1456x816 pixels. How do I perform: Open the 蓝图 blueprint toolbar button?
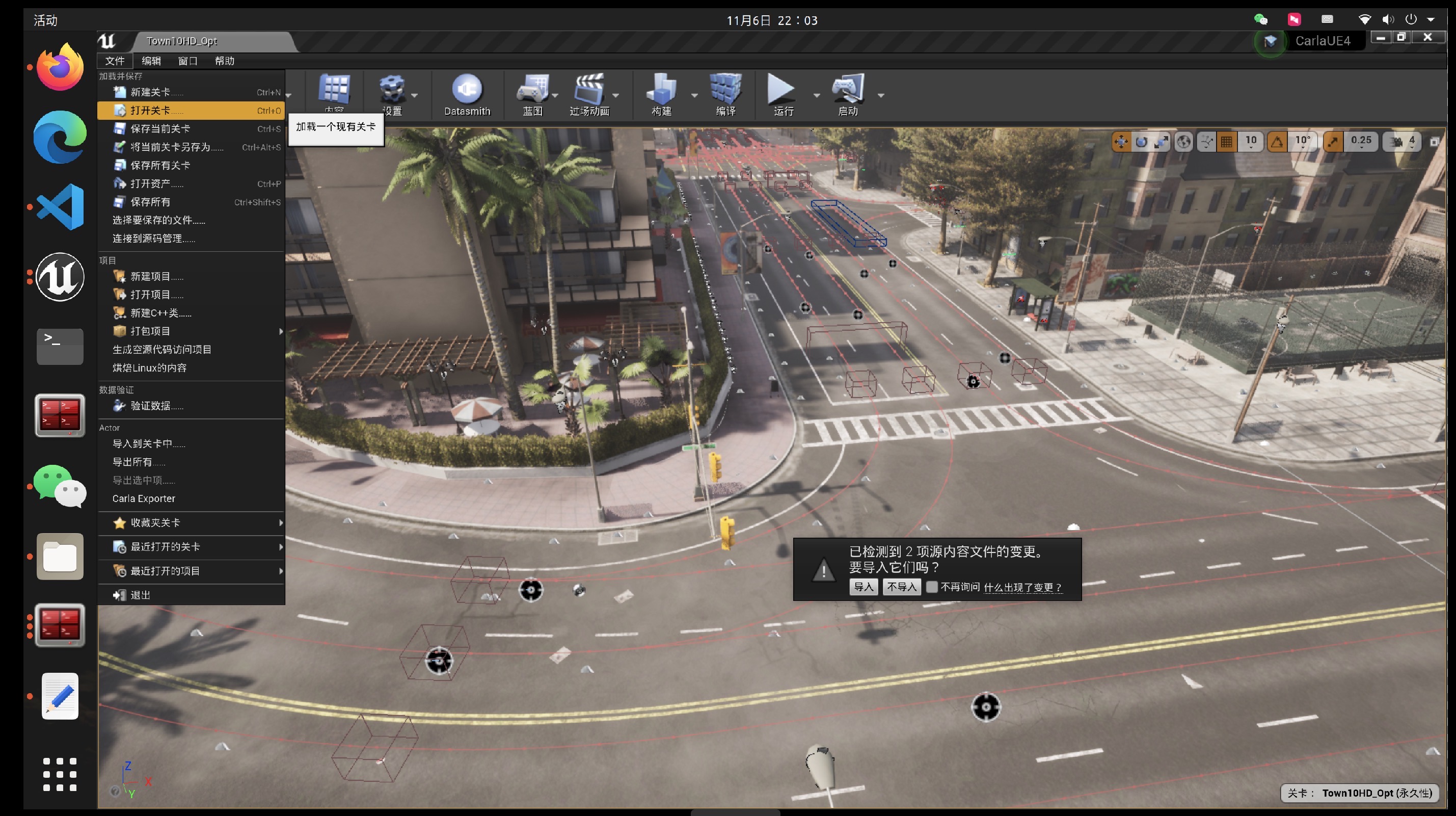coord(532,94)
